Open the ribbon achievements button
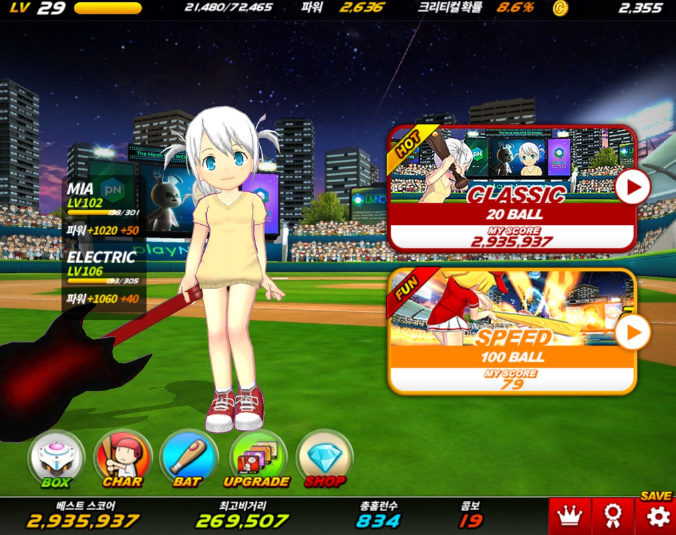Image resolution: width=676 pixels, height=535 pixels. click(613, 516)
